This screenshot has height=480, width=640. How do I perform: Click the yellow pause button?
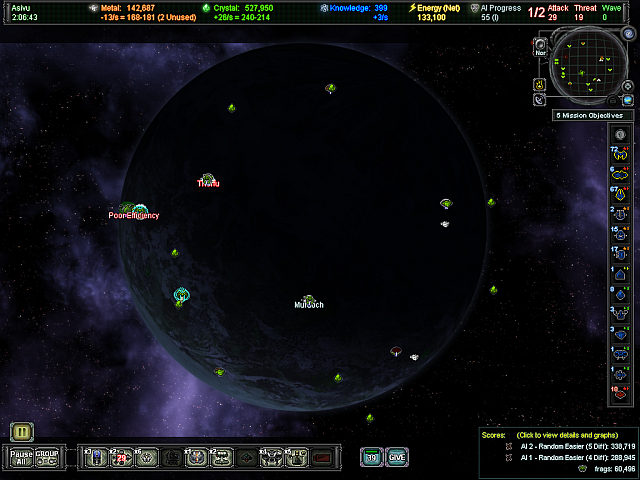tap(22, 432)
